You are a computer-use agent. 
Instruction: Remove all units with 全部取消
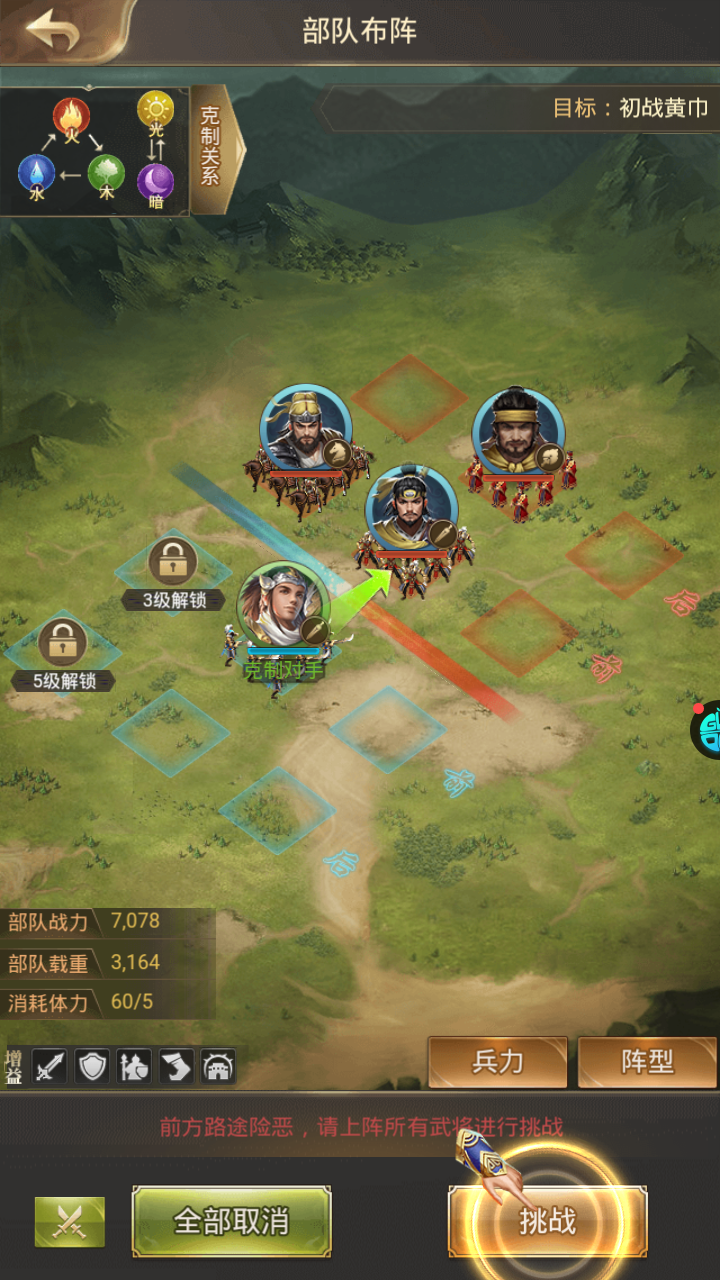click(231, 1221)
